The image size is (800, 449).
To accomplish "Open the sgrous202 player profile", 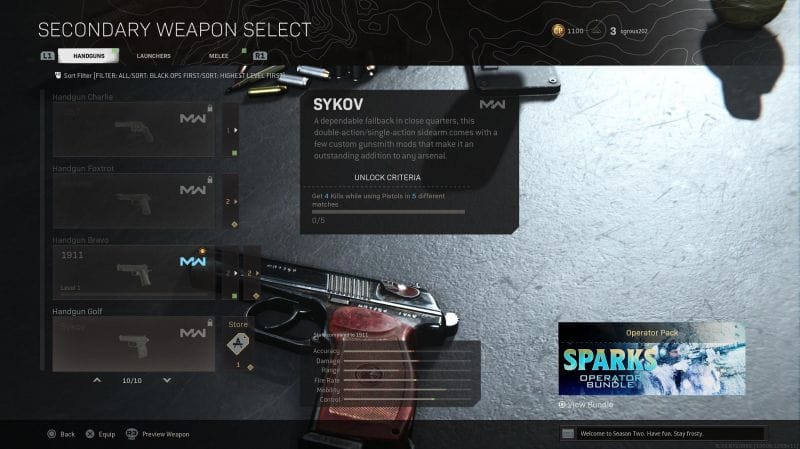I will pos(629,32).
